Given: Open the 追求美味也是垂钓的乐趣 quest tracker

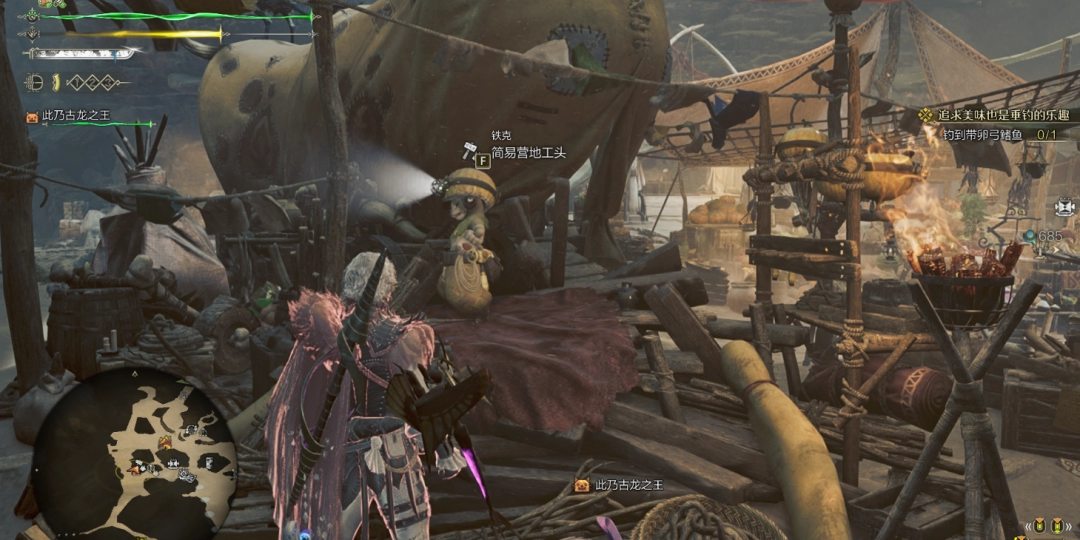Looking at the screenshot, I should (1001, 115).
